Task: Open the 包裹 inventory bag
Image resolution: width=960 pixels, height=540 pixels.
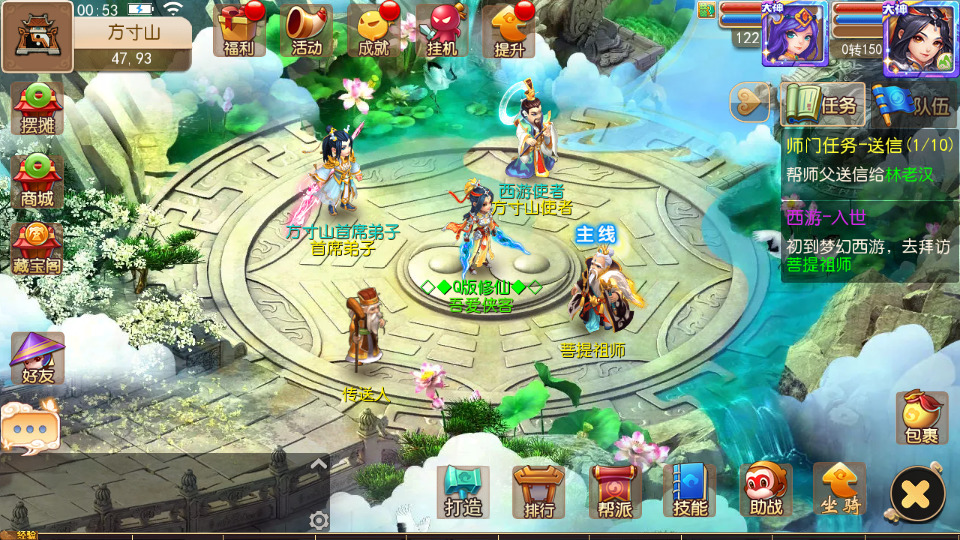Action: pos(921,418)
